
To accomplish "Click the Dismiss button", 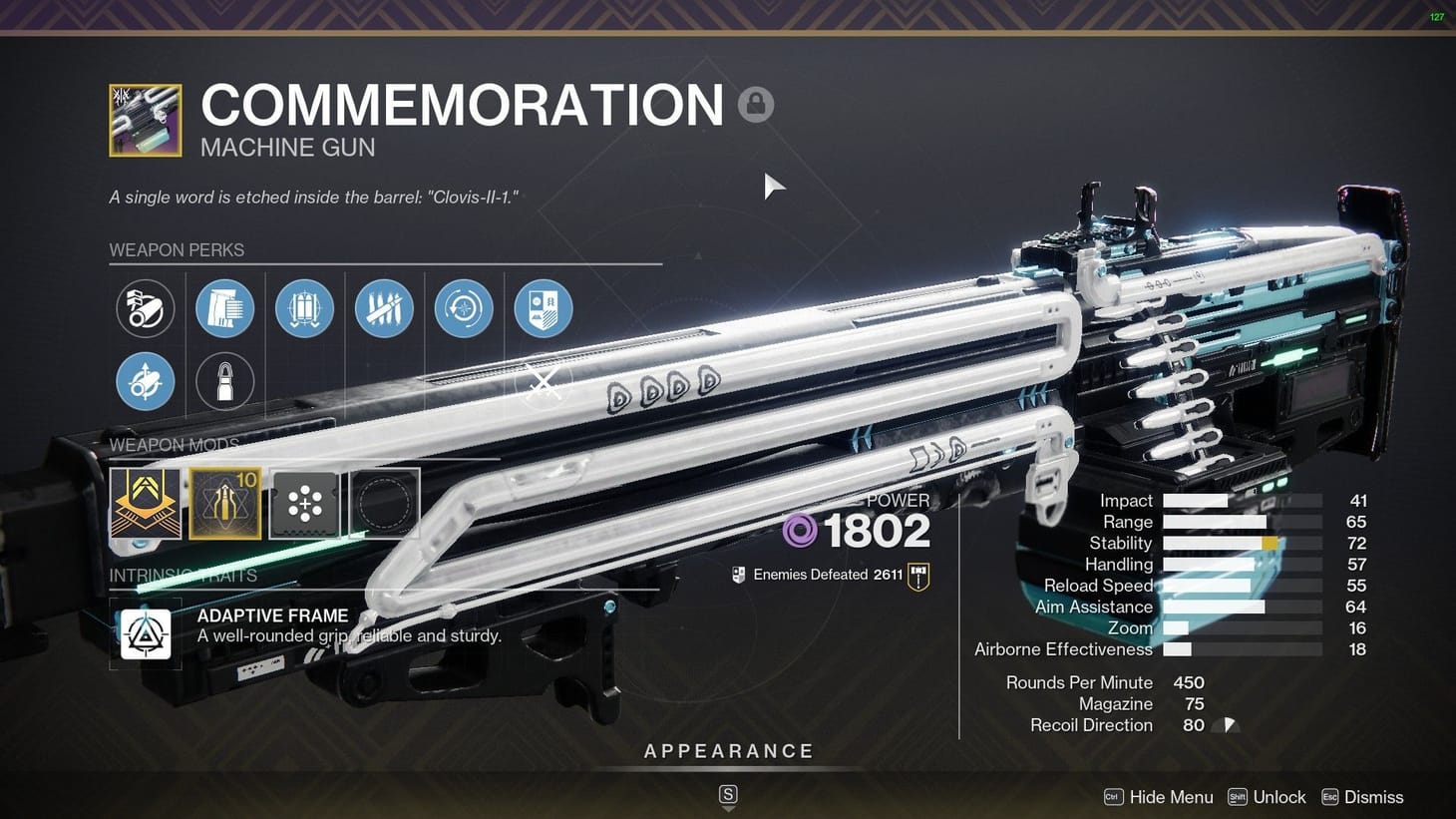I will 1373,797.
